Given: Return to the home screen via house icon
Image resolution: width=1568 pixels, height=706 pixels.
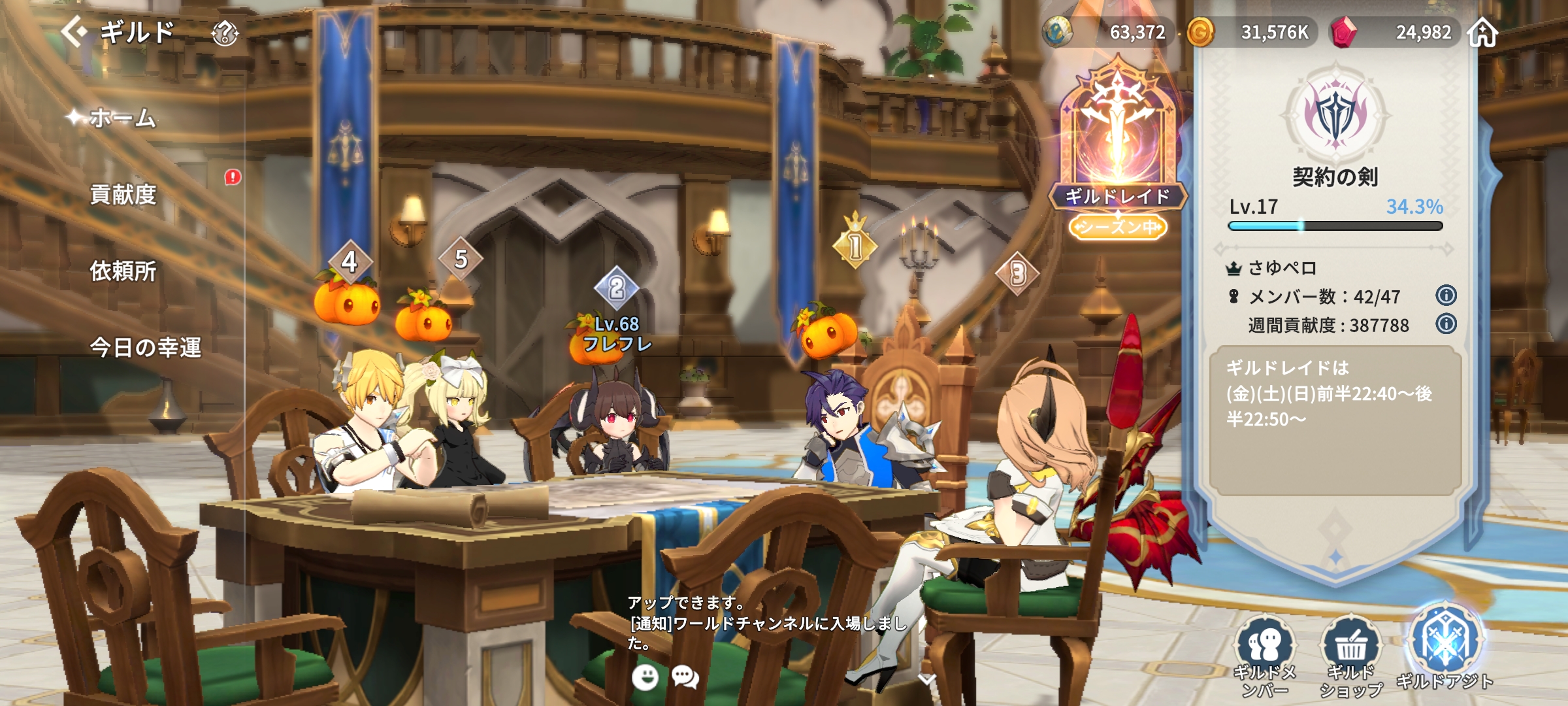Looking at the screenshot, I should tap(1482, 32).
